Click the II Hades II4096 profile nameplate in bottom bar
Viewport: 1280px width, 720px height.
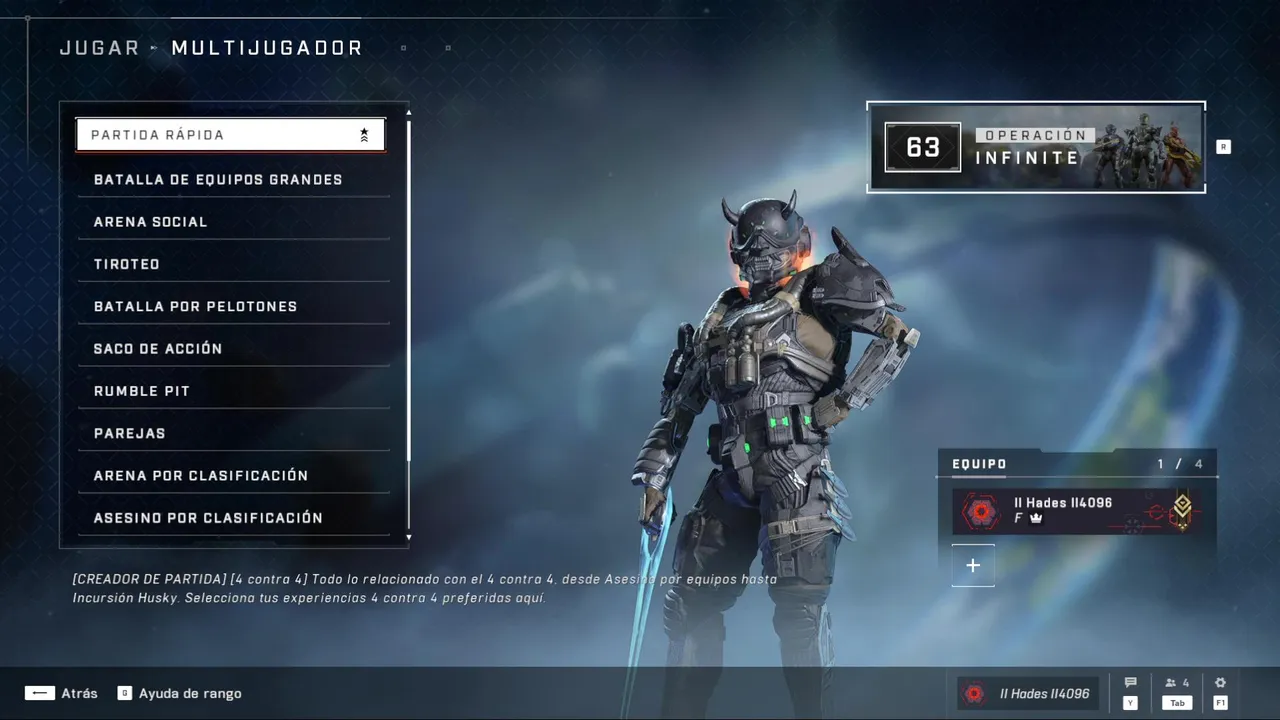point(1029,694)
